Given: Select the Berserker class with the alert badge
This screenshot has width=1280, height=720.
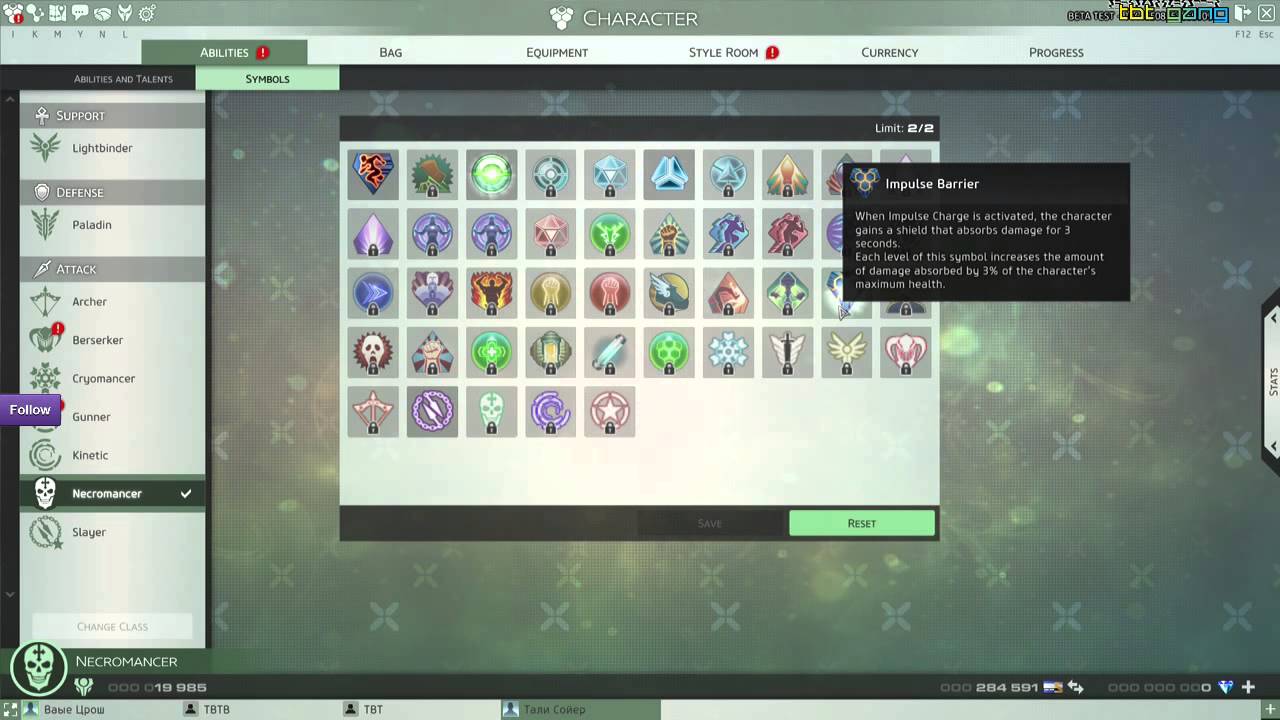Looking at the screenshot, I should click(x=45, y=340).
